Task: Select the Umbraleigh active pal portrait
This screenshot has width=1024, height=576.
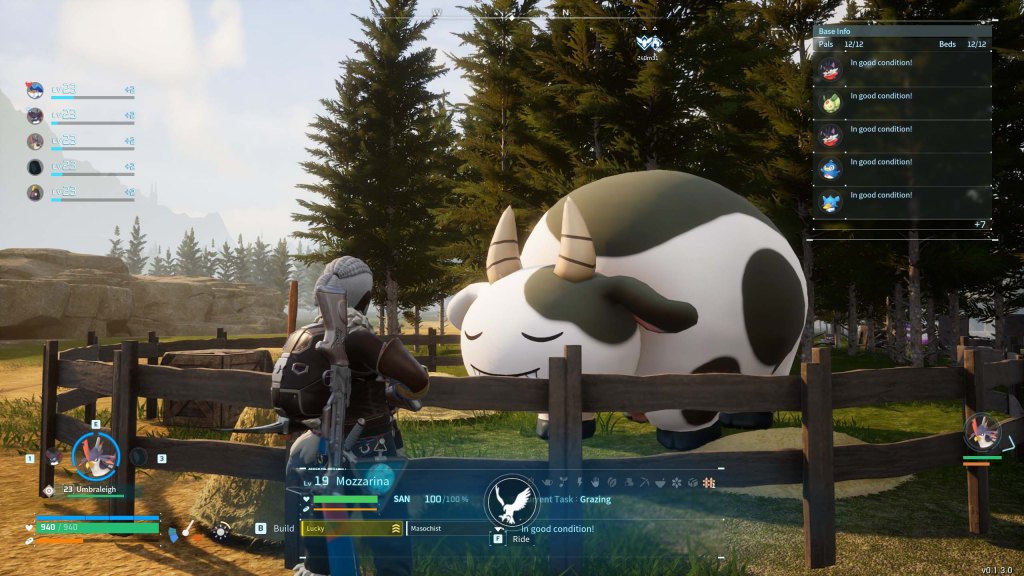Action: 96,456
